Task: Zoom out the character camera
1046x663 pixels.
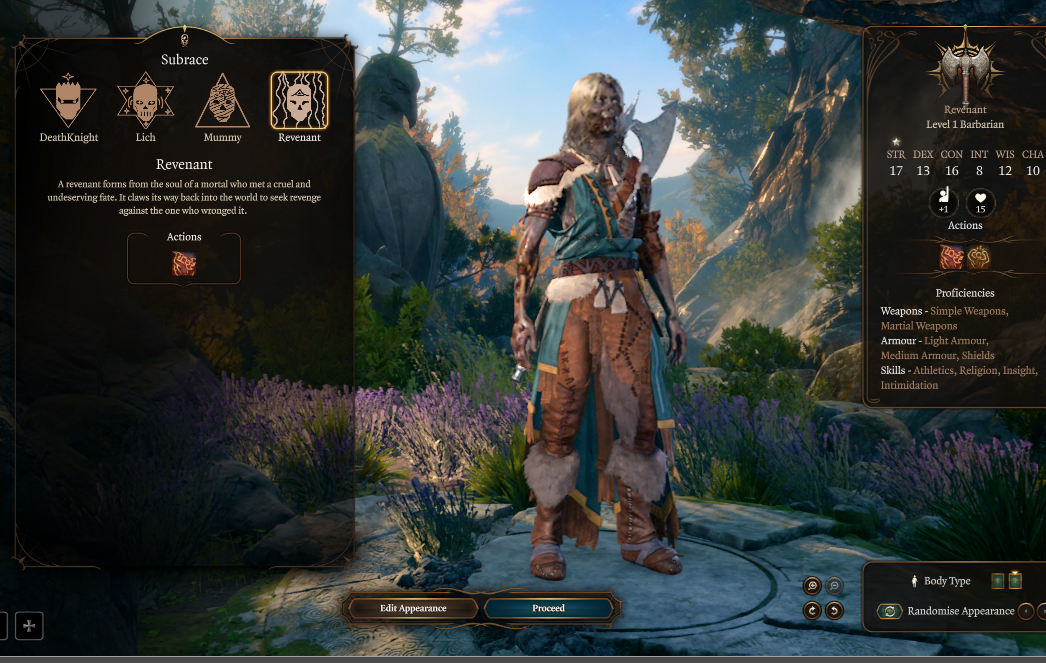Action: point(834,587)
